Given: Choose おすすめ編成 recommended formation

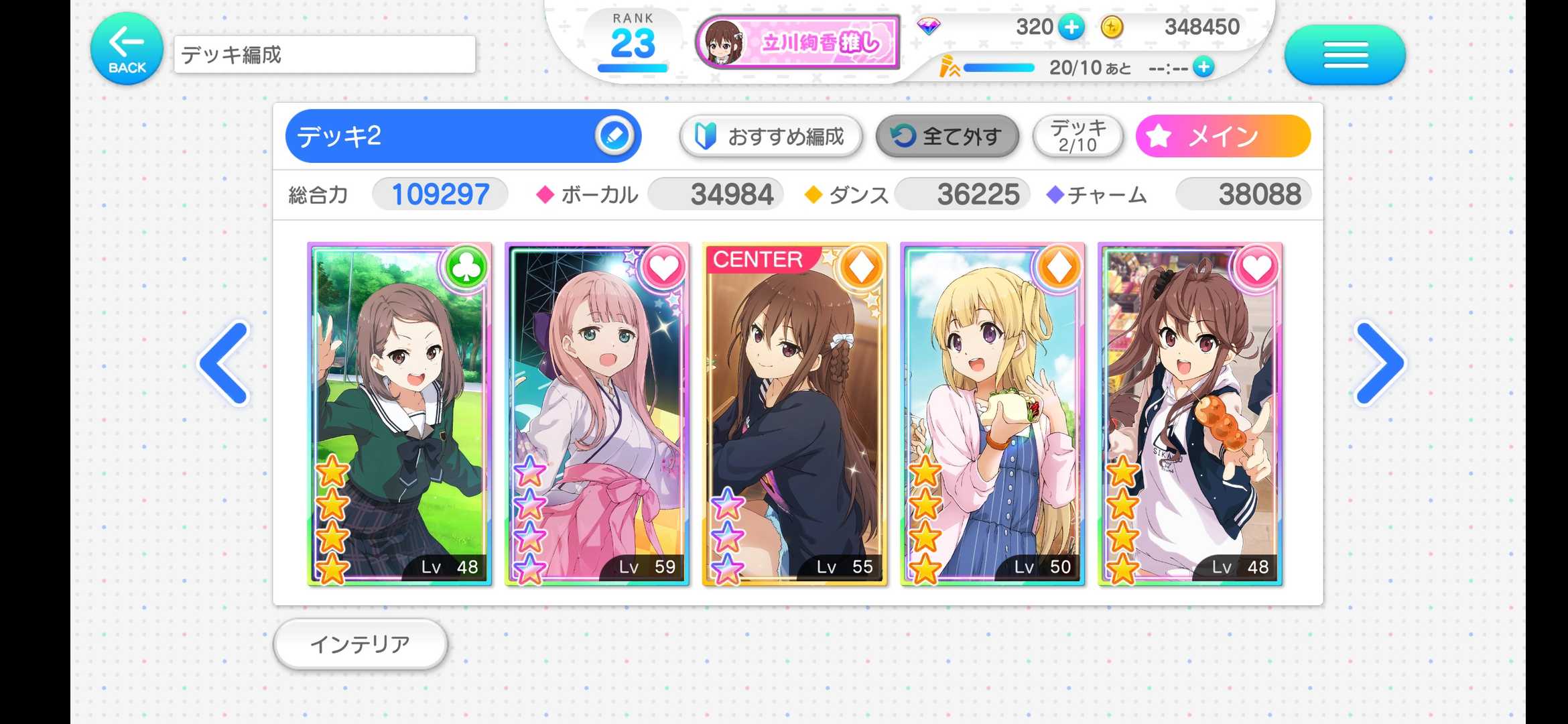Looking at the screenshot, I should tap(771, 137).
